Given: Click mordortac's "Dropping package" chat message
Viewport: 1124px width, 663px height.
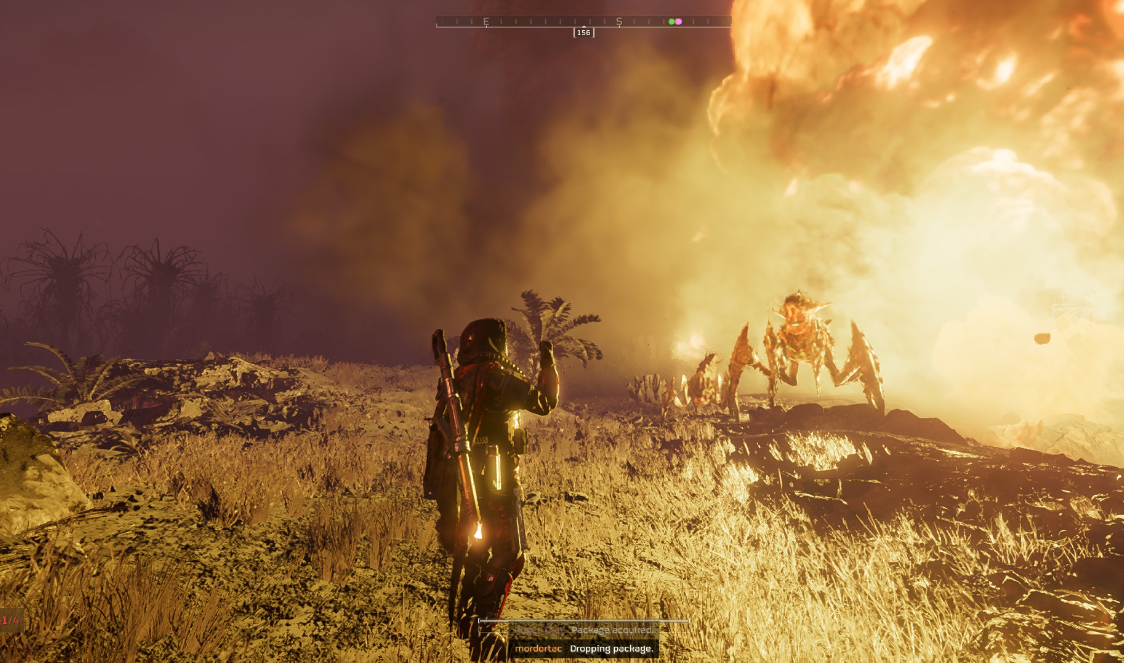Looking at the screenshot, I should [584, 649].
